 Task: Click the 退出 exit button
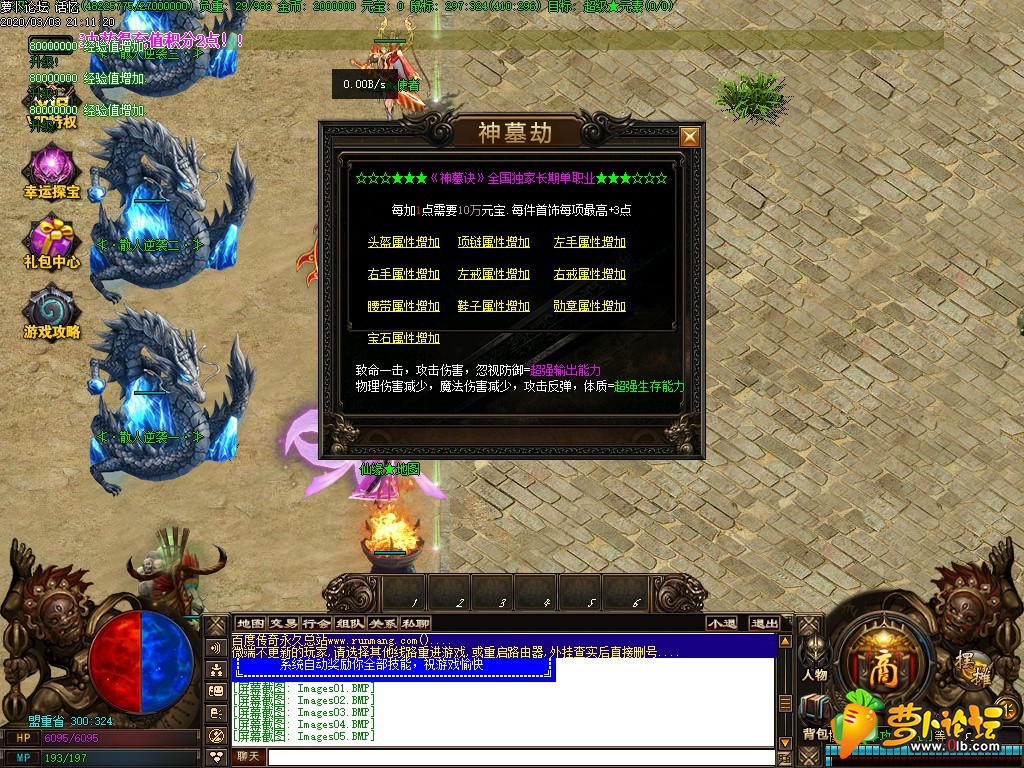click(x=764, y=623)
